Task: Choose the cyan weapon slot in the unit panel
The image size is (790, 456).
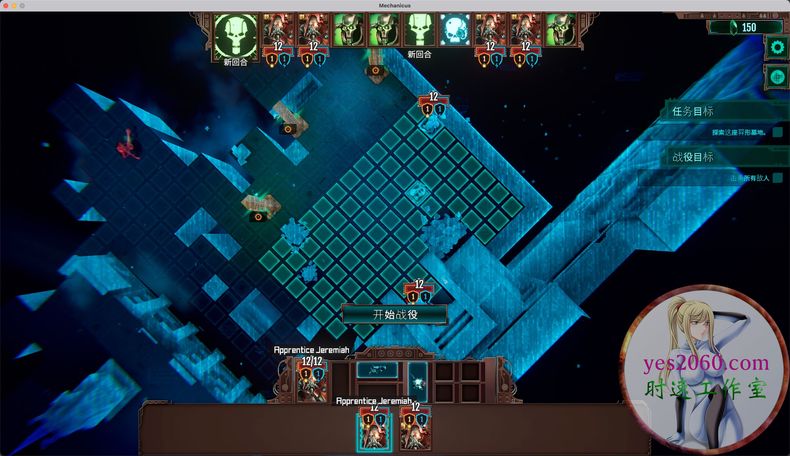Action: pos(377,370)
